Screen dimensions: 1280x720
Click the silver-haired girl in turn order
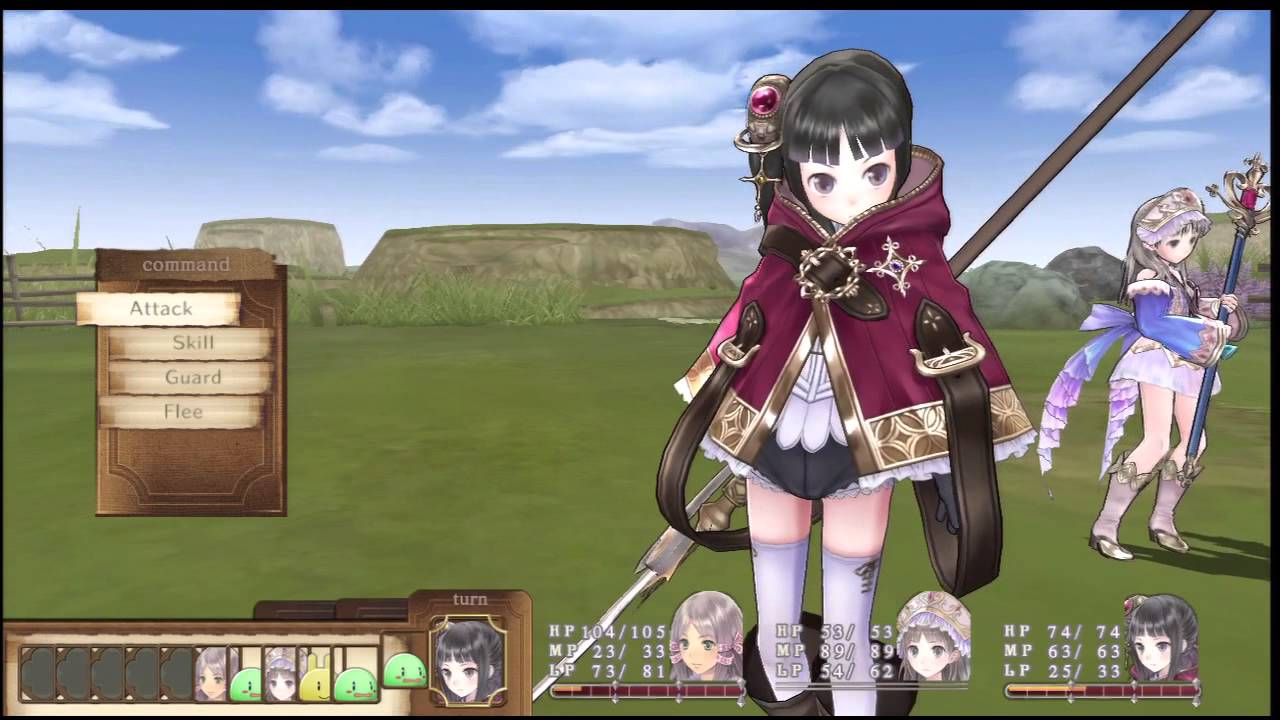[x=212, y=672]
